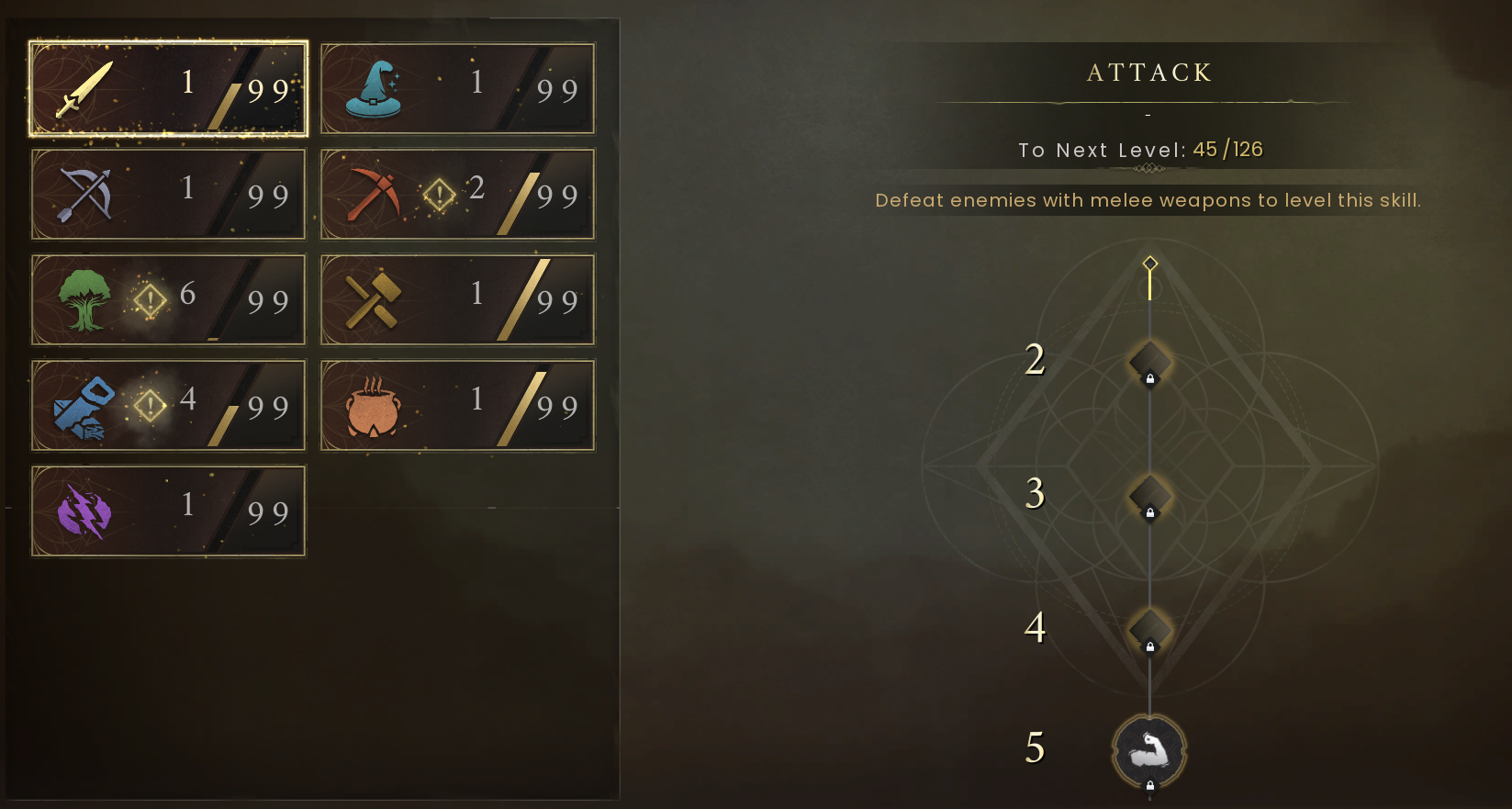Select the Attack sword skill icon
The image size is (1512, 809).
tap(84, 87)
